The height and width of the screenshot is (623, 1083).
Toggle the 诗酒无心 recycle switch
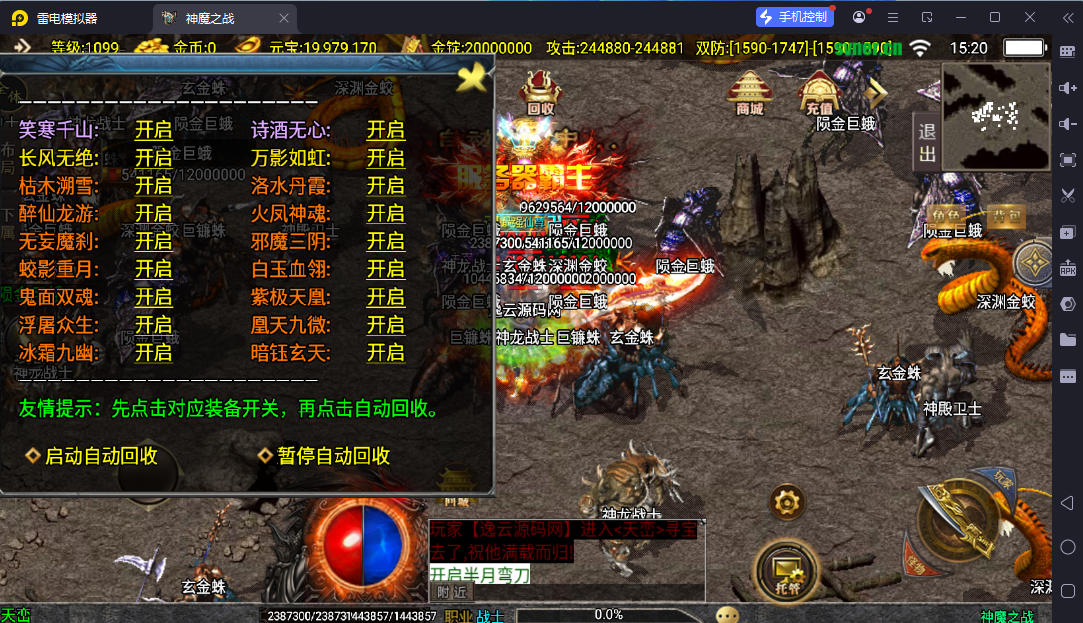click(x=385, y=130)
